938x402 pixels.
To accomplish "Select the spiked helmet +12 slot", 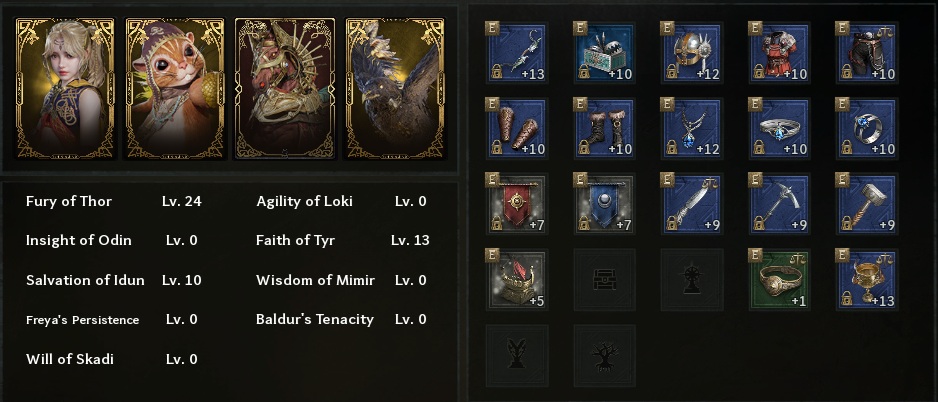I will tap(691, 53).
